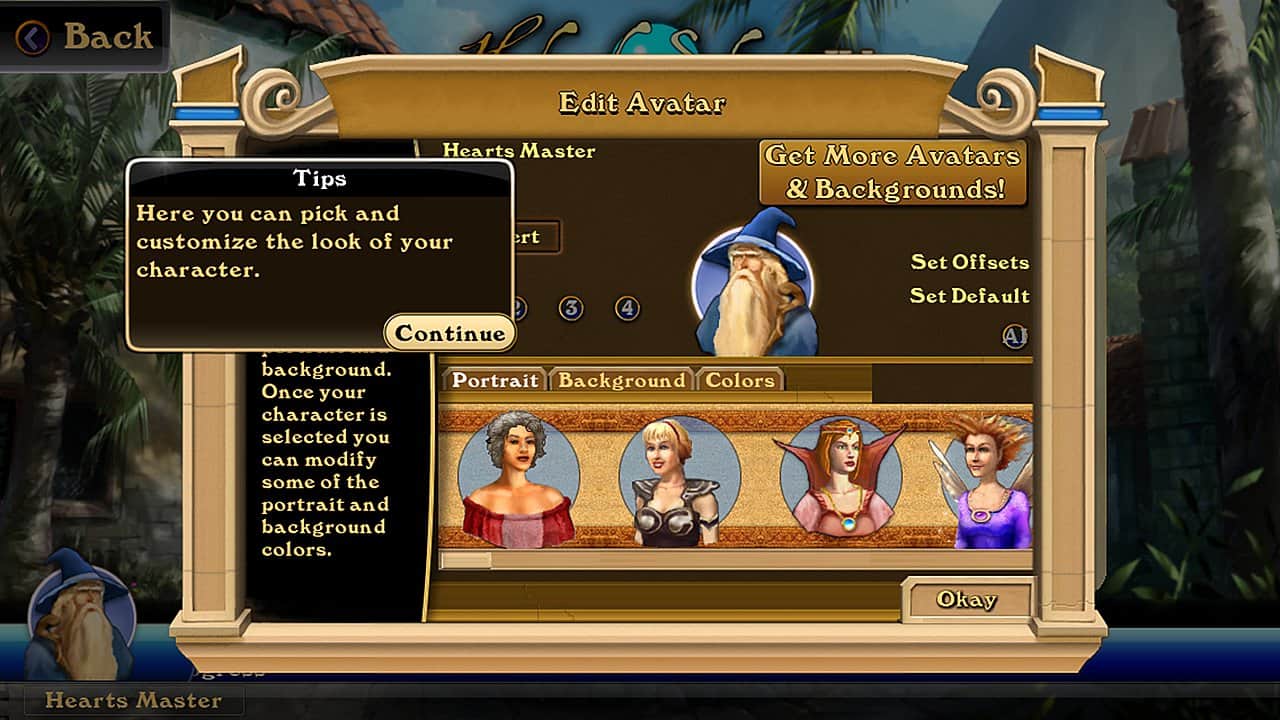Confirm avatar with the Okay button
Image resolution: width=1280 pixels, height=720 pixels.
[x=966, y=599]
